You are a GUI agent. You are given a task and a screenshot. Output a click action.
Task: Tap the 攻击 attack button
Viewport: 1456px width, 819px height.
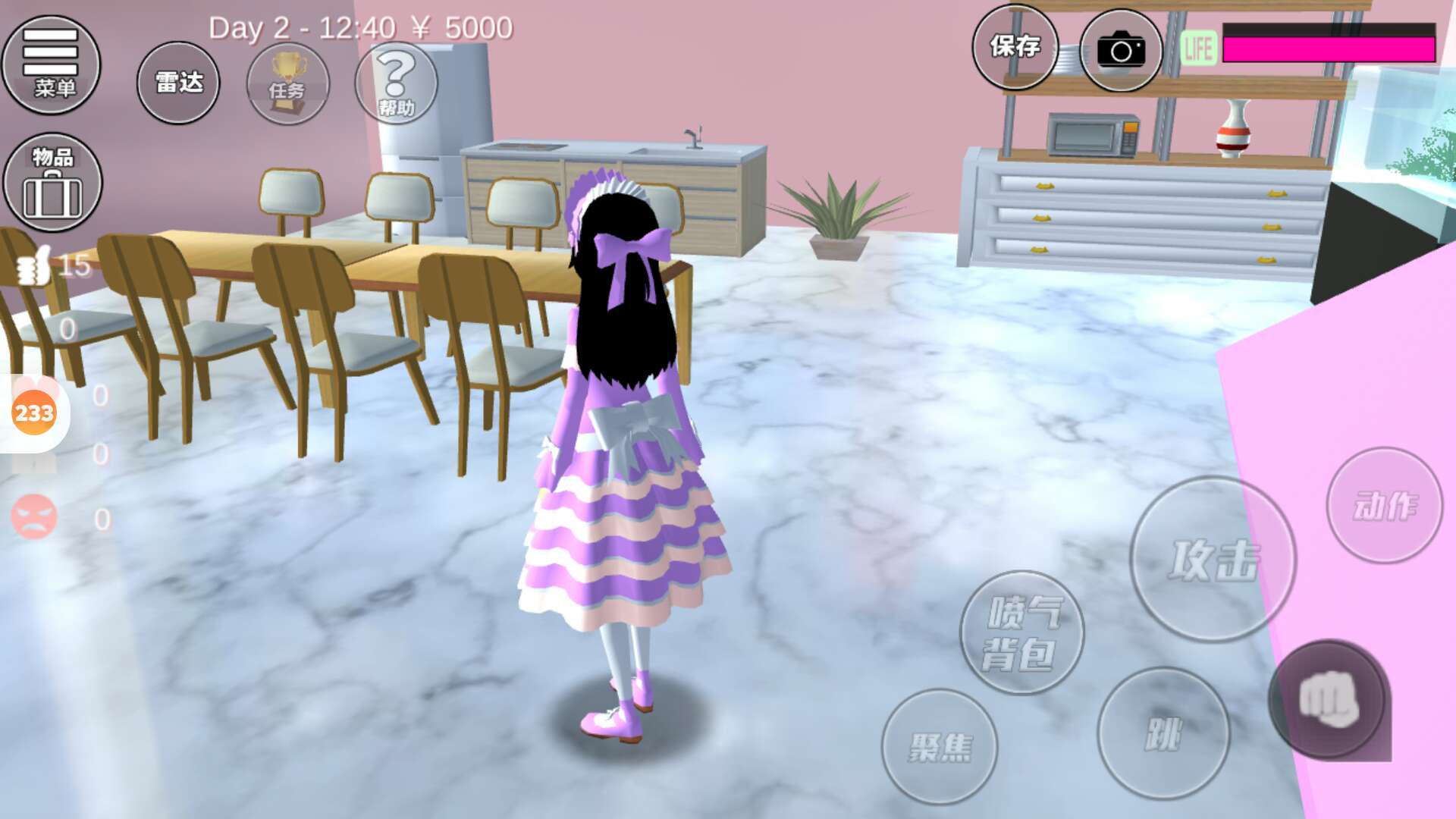coord(1213,560)
